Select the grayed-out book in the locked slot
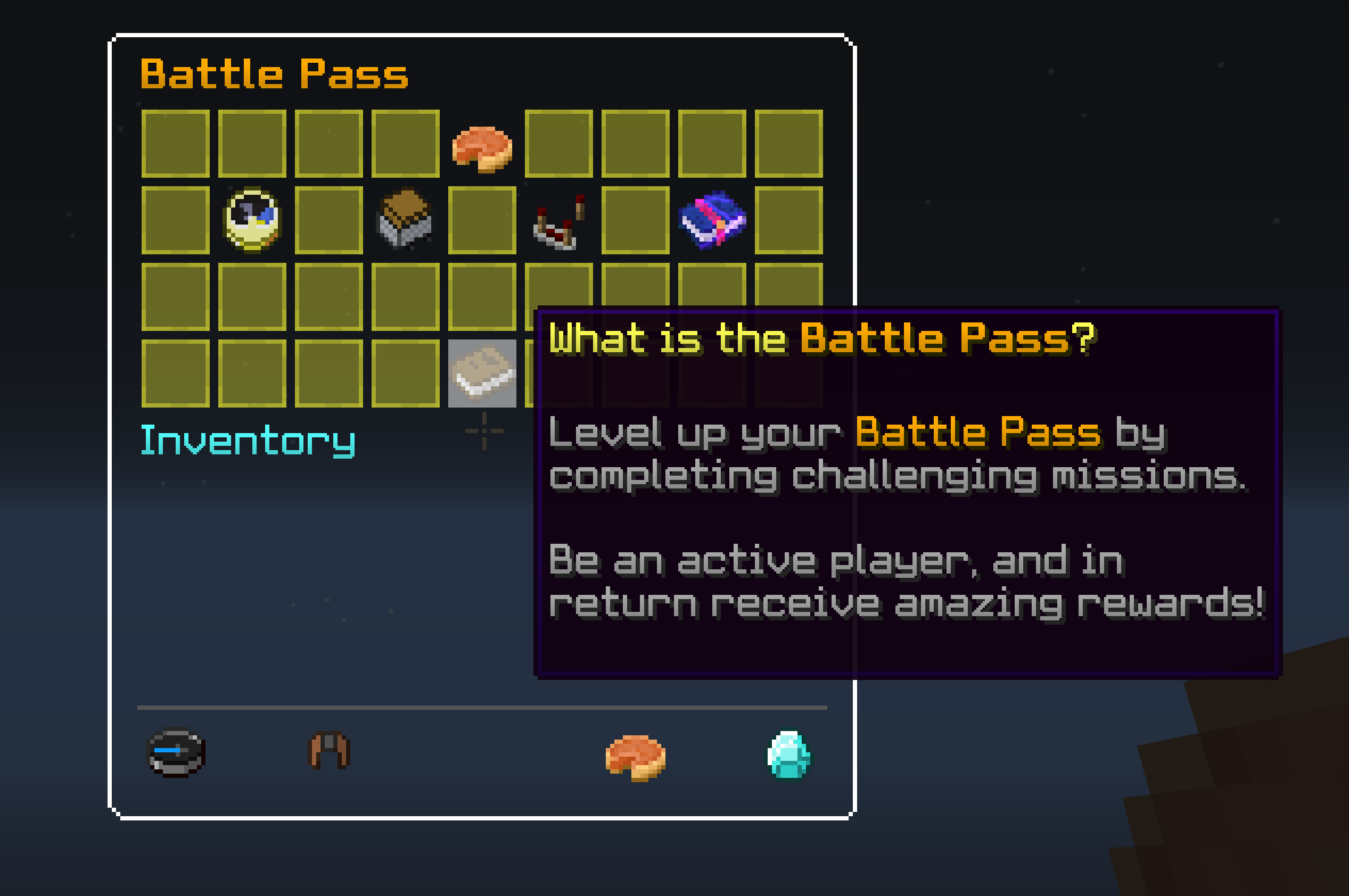The height and width of the screenshot is (896, 1349). (483, 374)
